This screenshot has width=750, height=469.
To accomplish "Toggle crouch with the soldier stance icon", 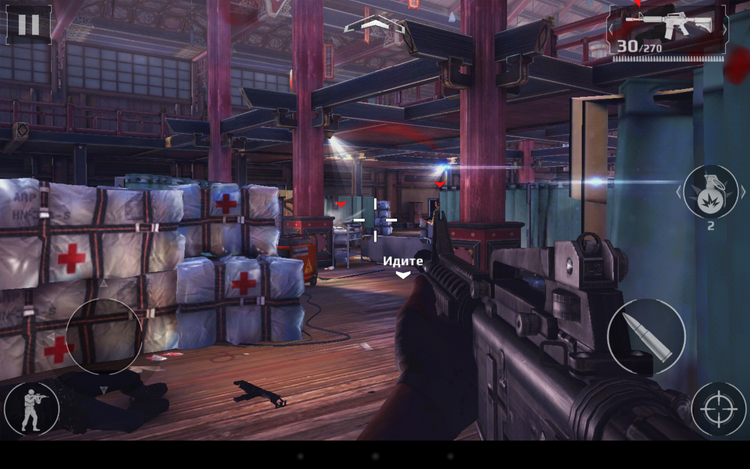I will [x=30, y=409].
